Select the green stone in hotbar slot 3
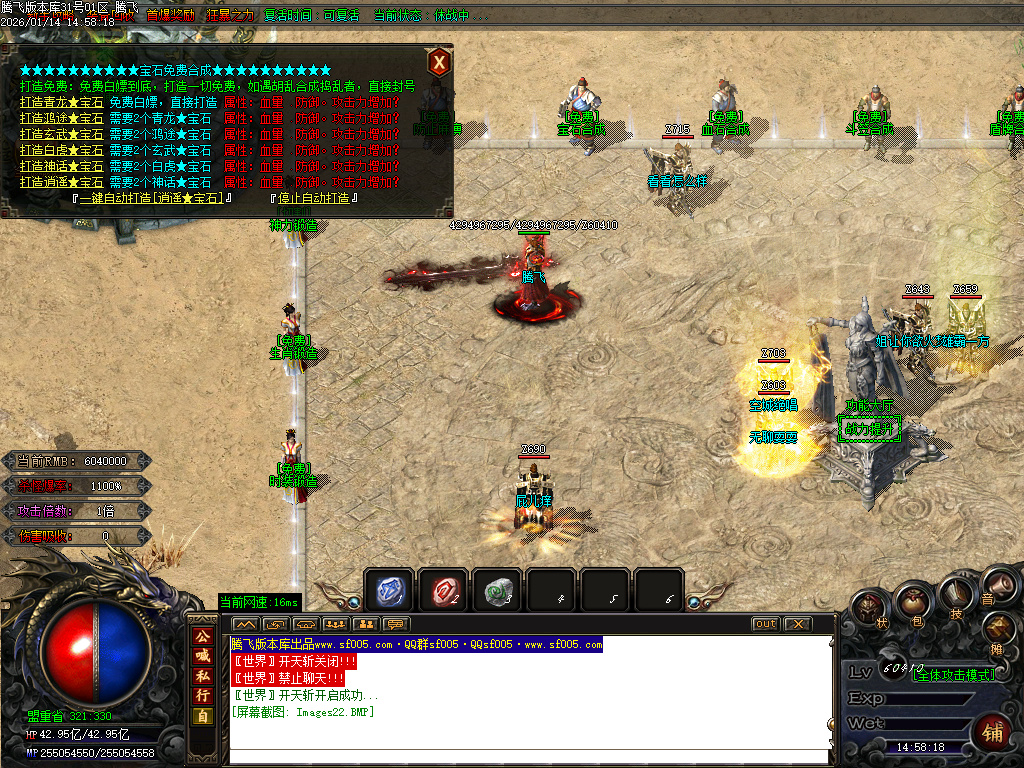 coord(497,590)
